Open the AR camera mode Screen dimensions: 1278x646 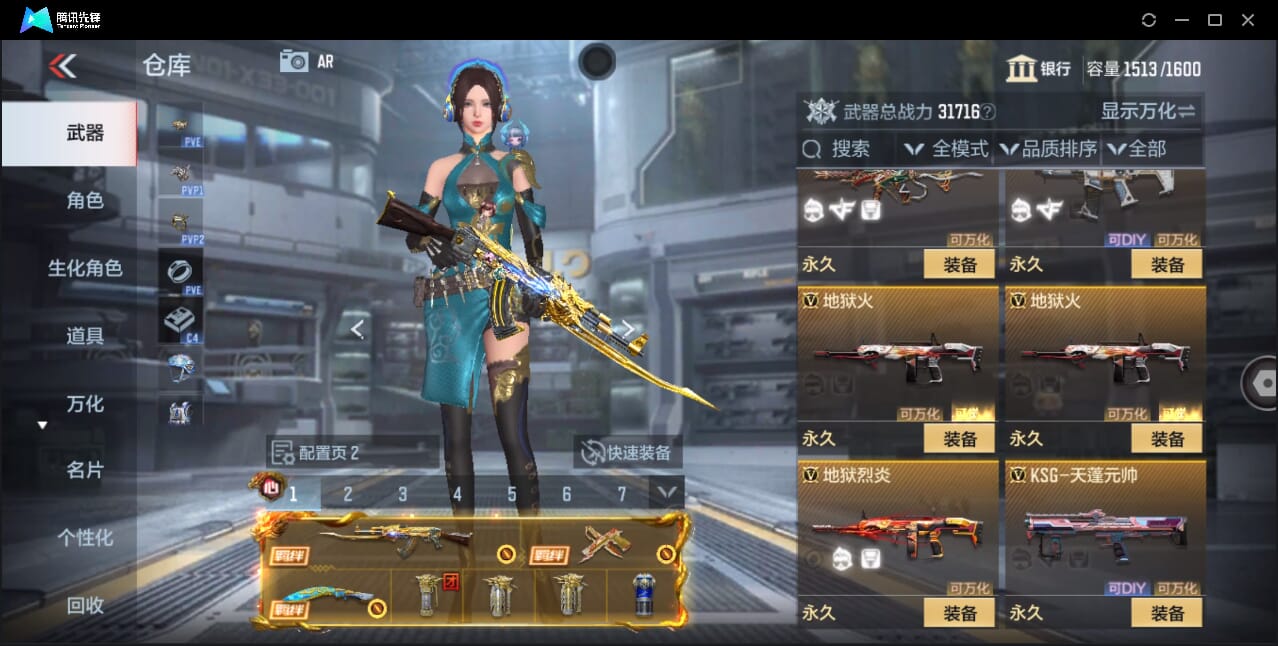307,62
